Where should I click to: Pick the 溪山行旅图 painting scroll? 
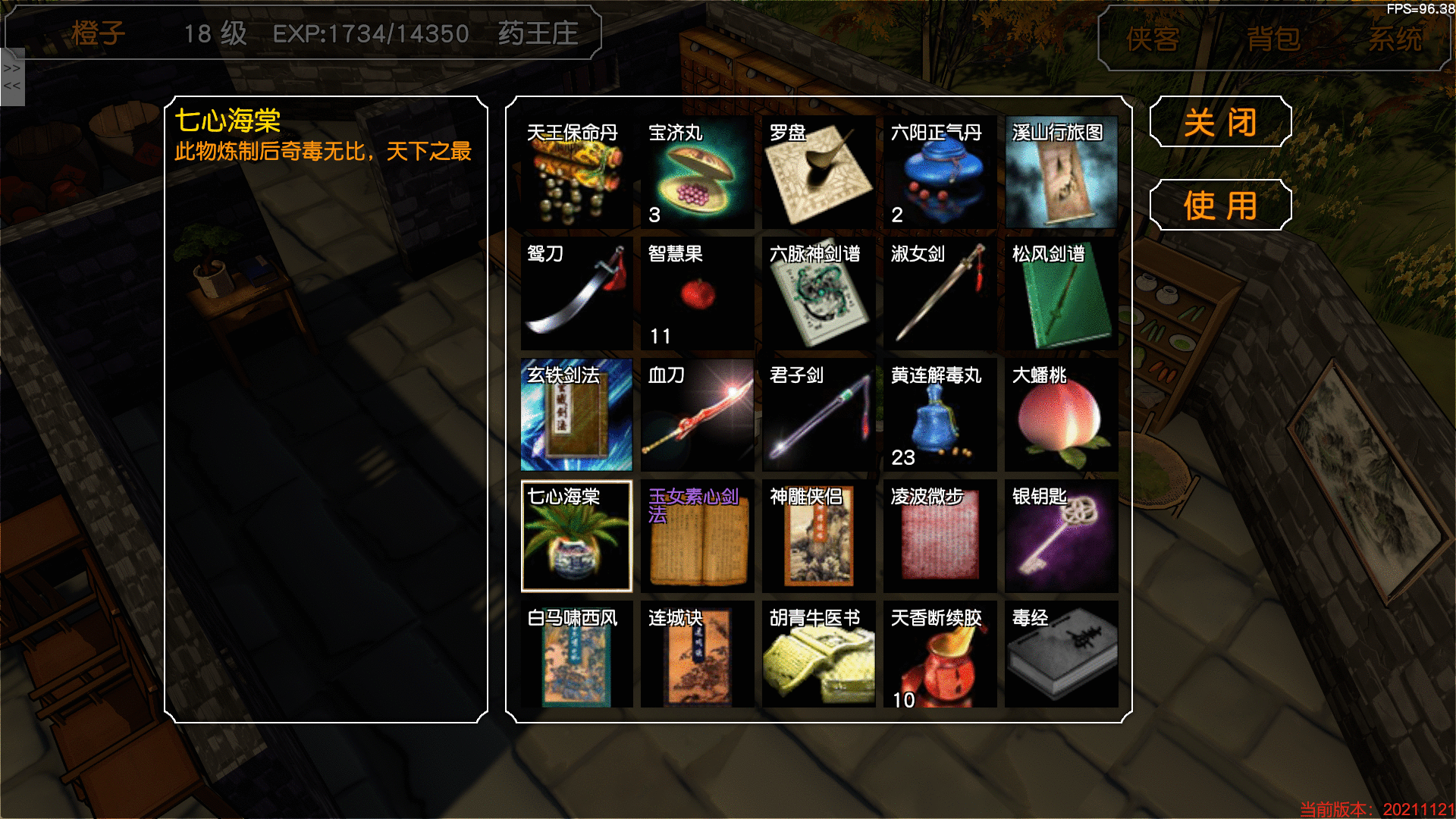(1061, 173)
